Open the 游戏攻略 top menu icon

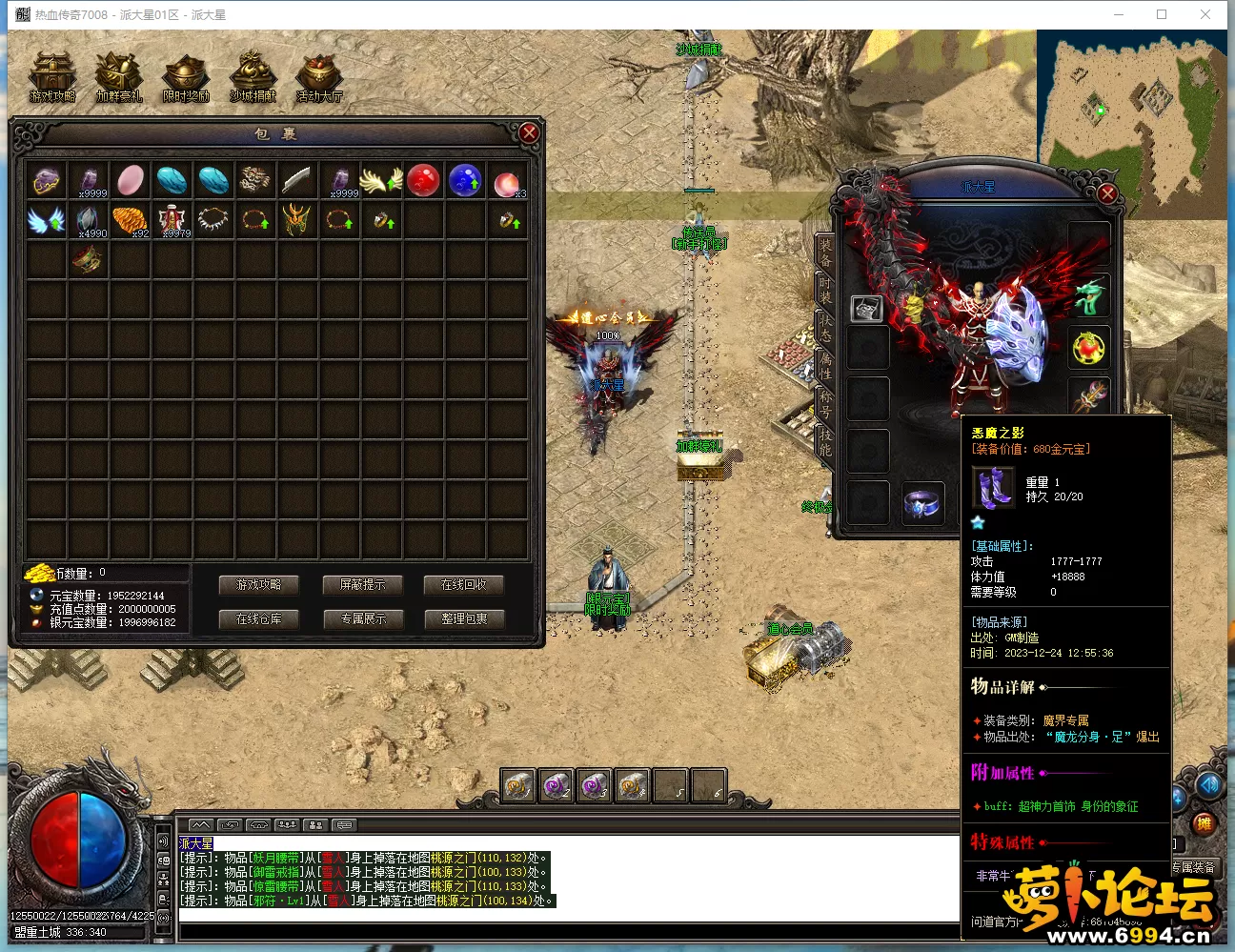tap(52, 76)
